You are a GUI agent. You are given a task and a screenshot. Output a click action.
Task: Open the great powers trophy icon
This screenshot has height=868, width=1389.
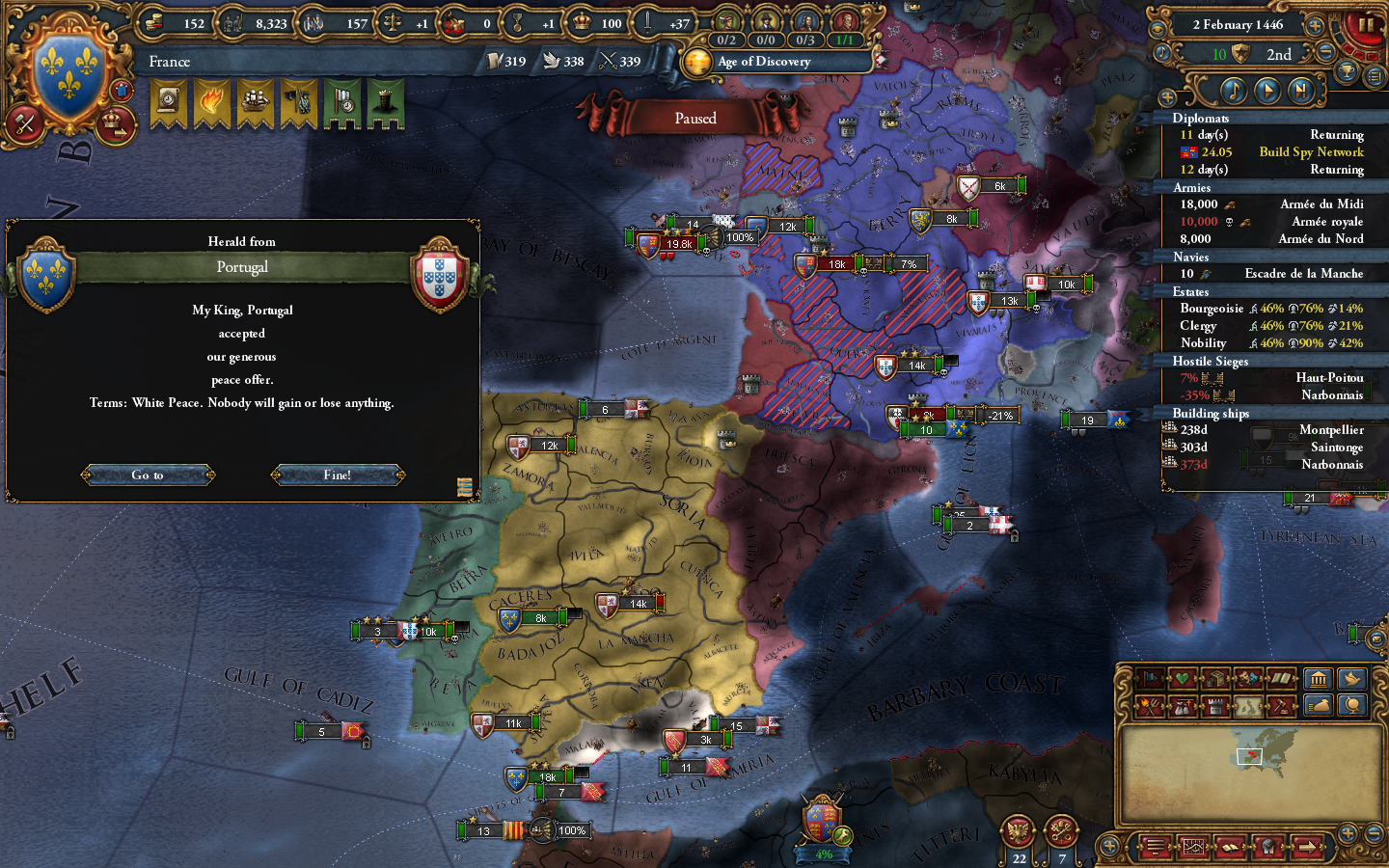coord(1345,72)
